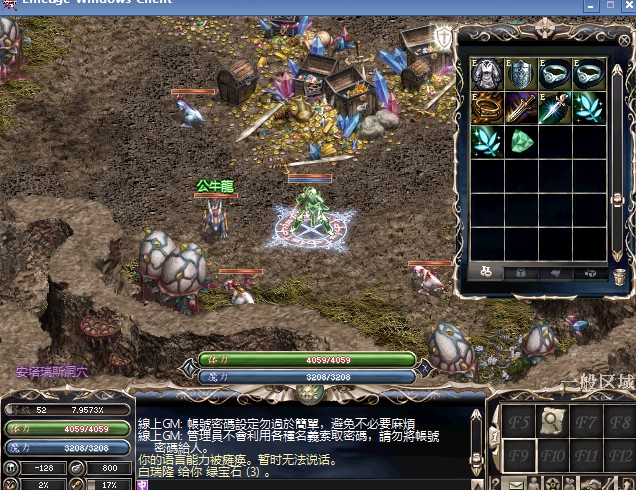Select the unequipped sword with purple background
The width and height of the screenshot is (636, 490).
coord(521,107)
